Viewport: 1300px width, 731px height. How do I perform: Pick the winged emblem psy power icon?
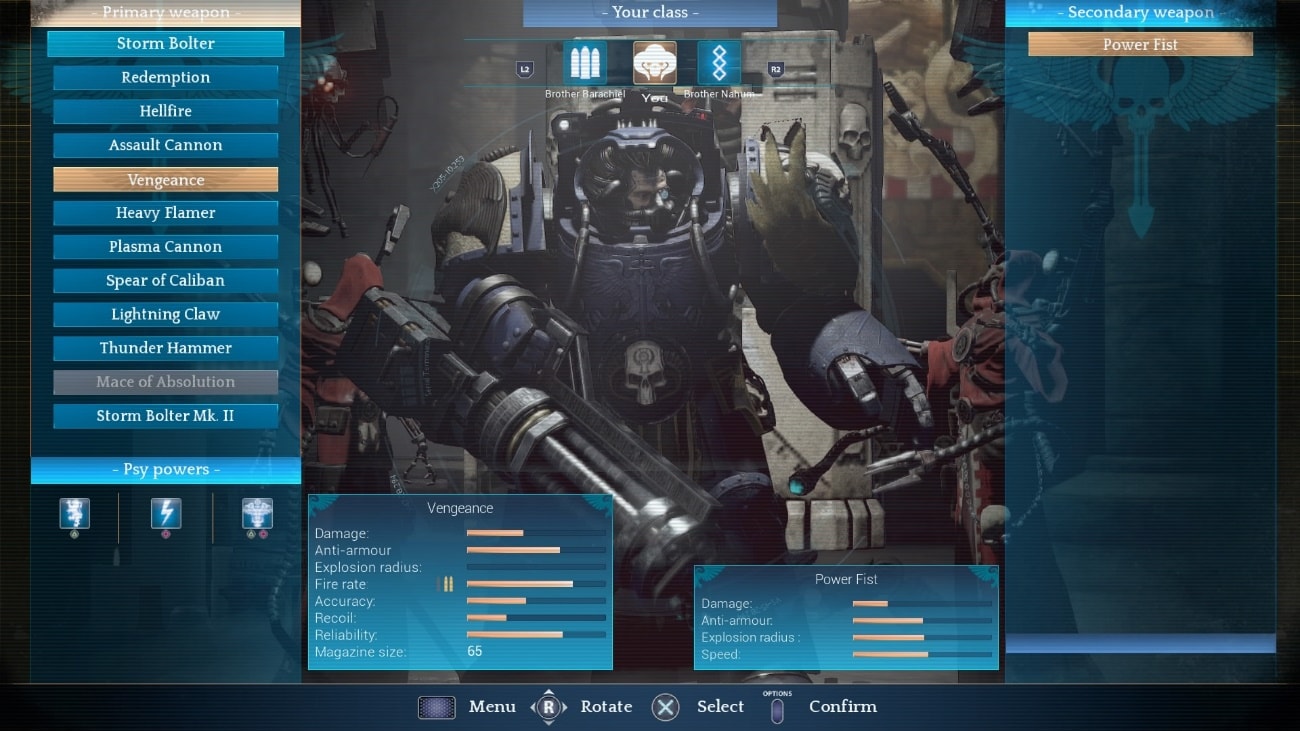tap(257, 514)
